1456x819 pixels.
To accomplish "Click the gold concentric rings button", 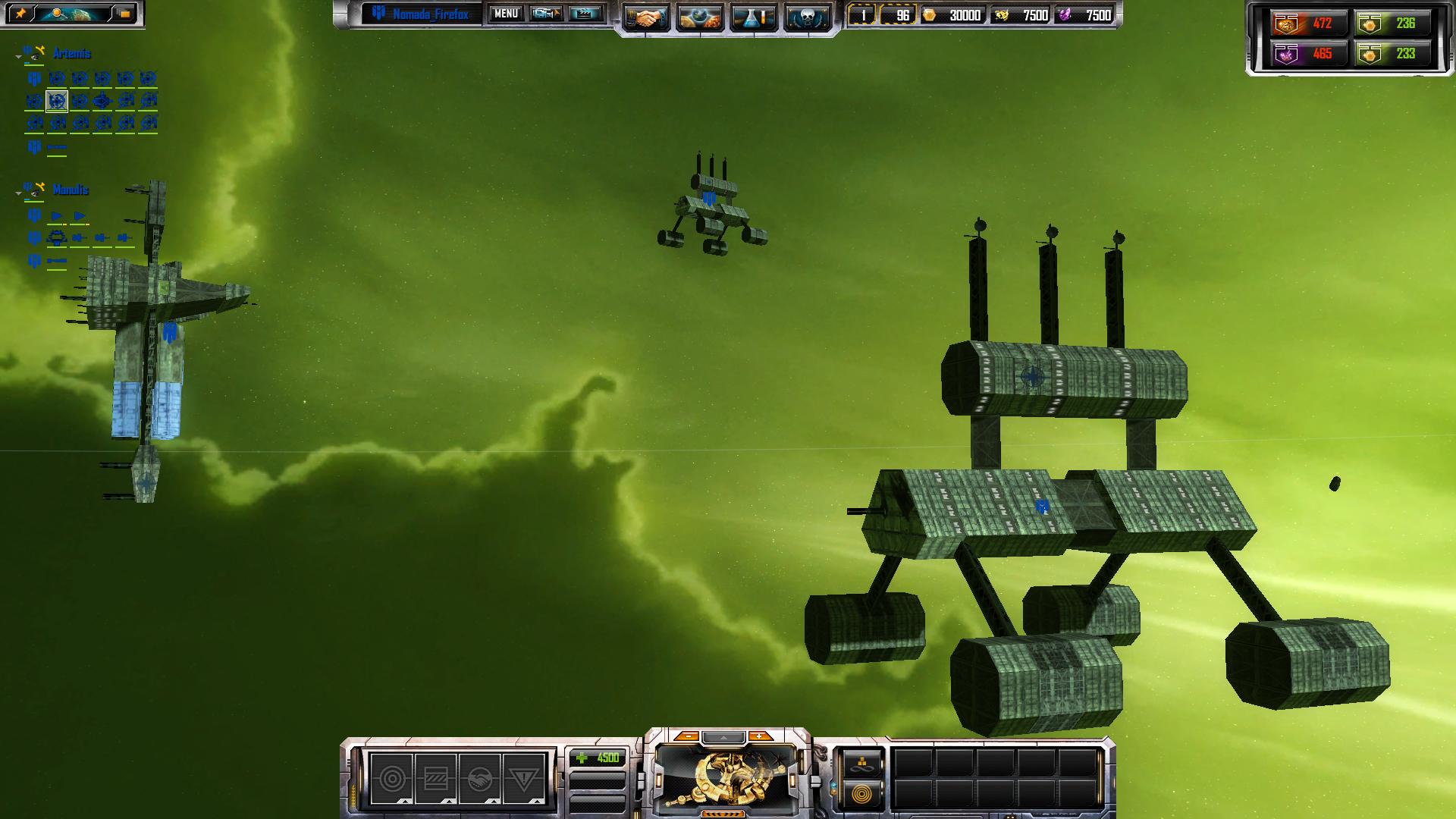I will pyautogui.click(x=862, y=795).
